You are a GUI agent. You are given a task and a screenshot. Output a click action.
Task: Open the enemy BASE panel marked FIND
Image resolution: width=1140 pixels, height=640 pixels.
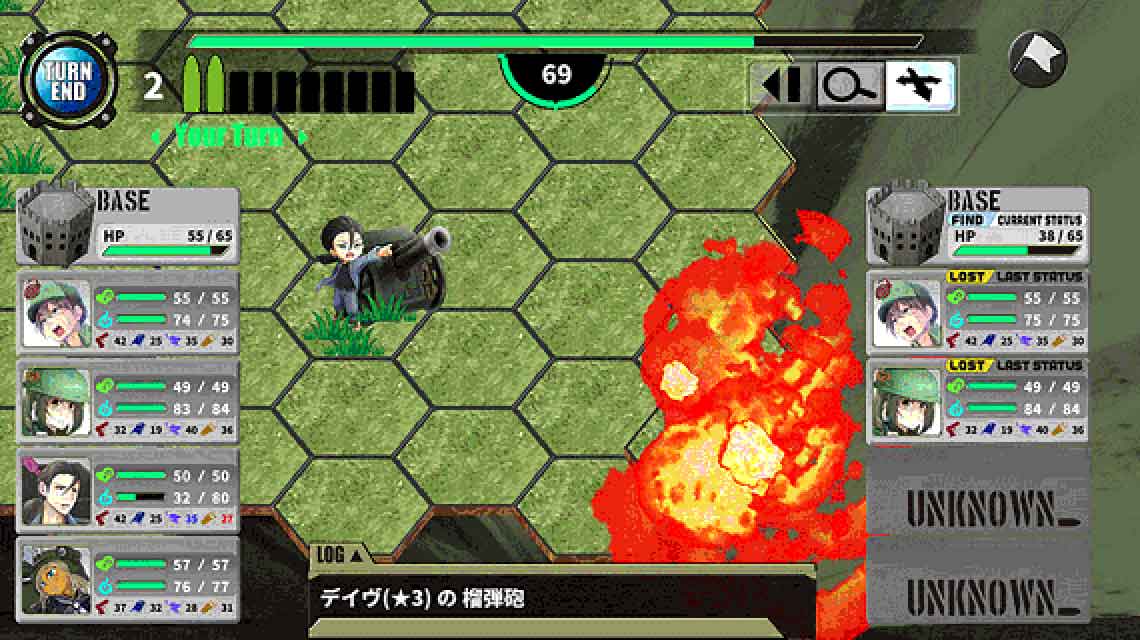click(x=977, y=227)
